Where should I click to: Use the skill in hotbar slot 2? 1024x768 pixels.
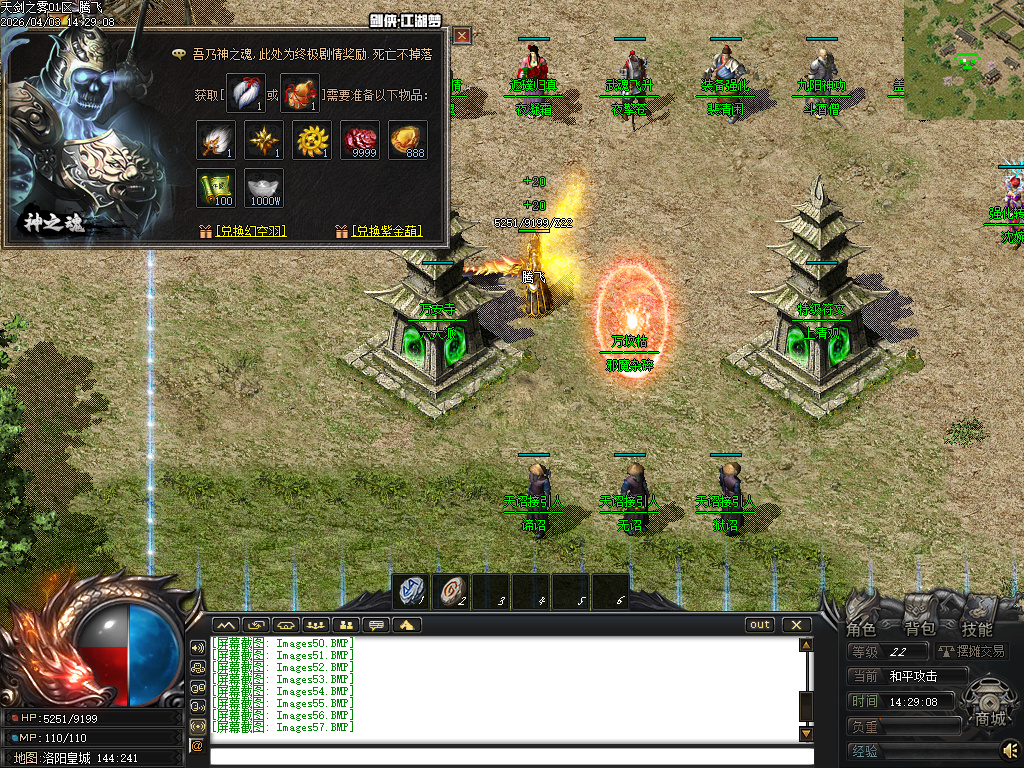[451, 592]
